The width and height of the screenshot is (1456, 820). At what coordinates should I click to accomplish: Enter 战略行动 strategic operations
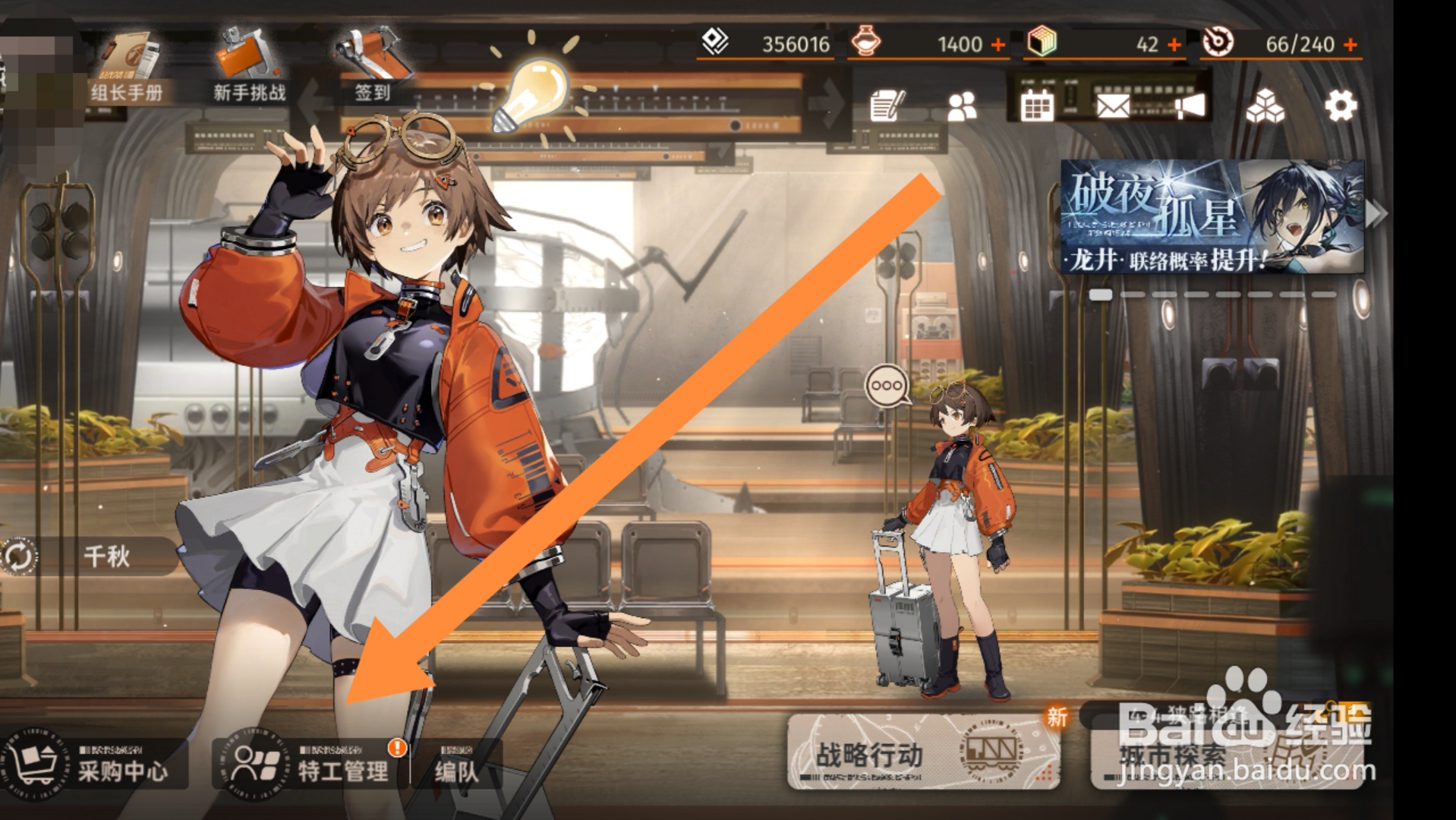923,752
